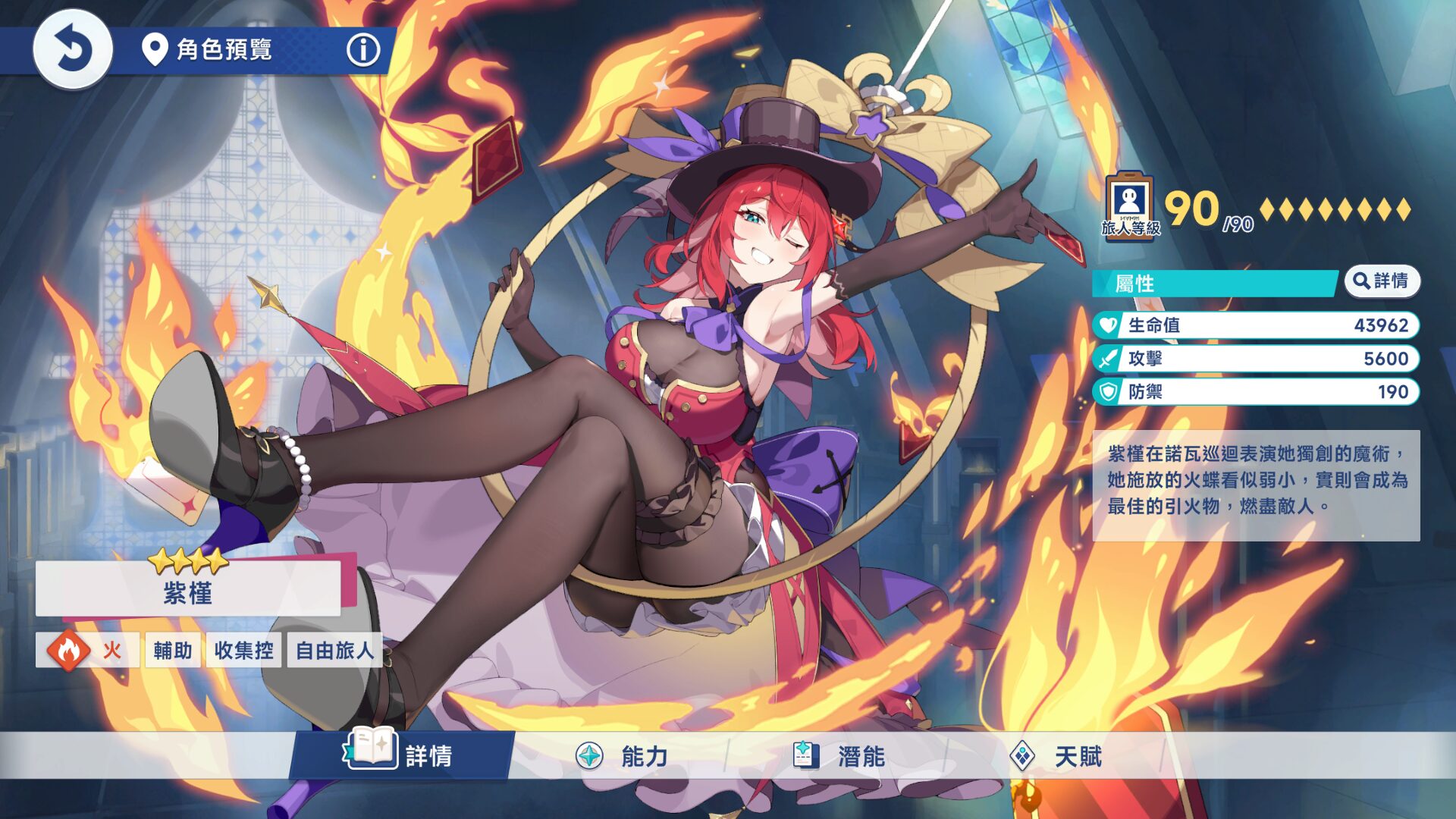Click the sword attack icon beside 攻擊

click(x=1108, y=359)
